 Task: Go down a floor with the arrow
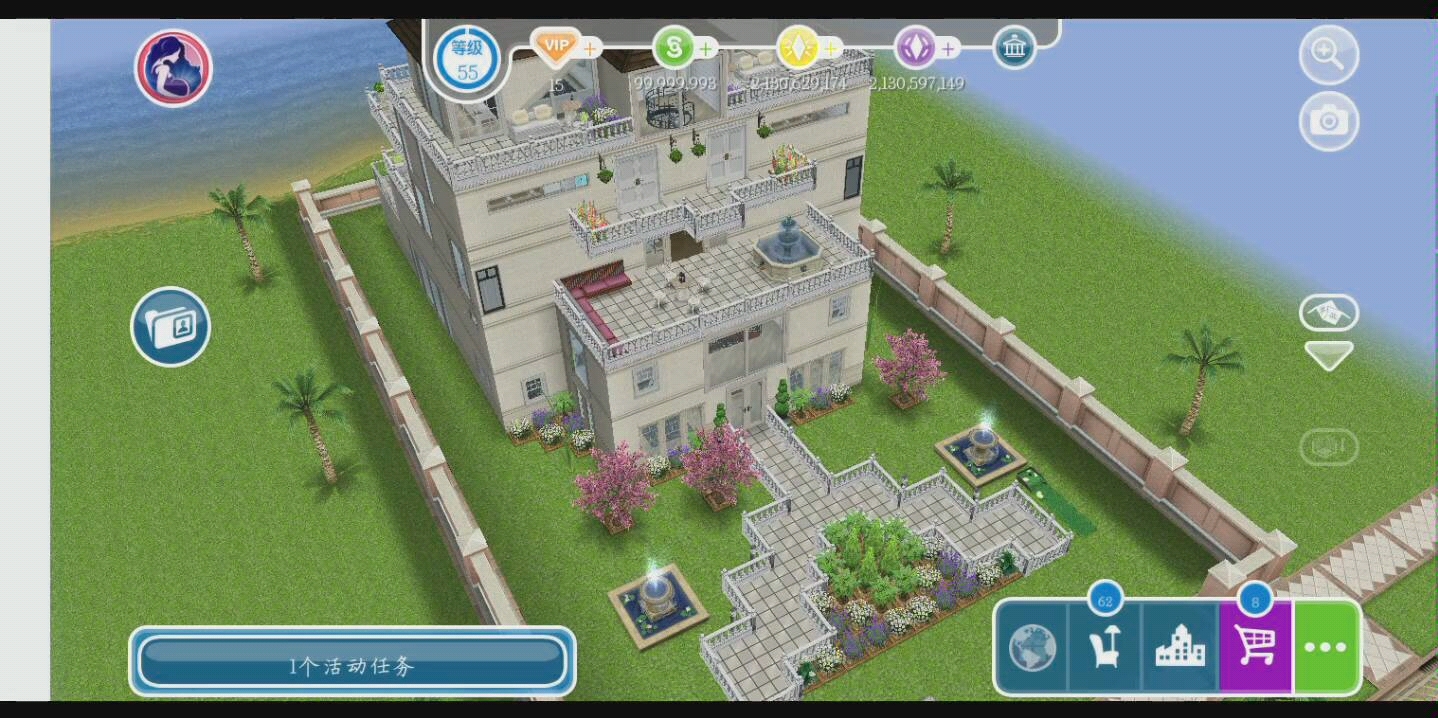pos(1328,355)
